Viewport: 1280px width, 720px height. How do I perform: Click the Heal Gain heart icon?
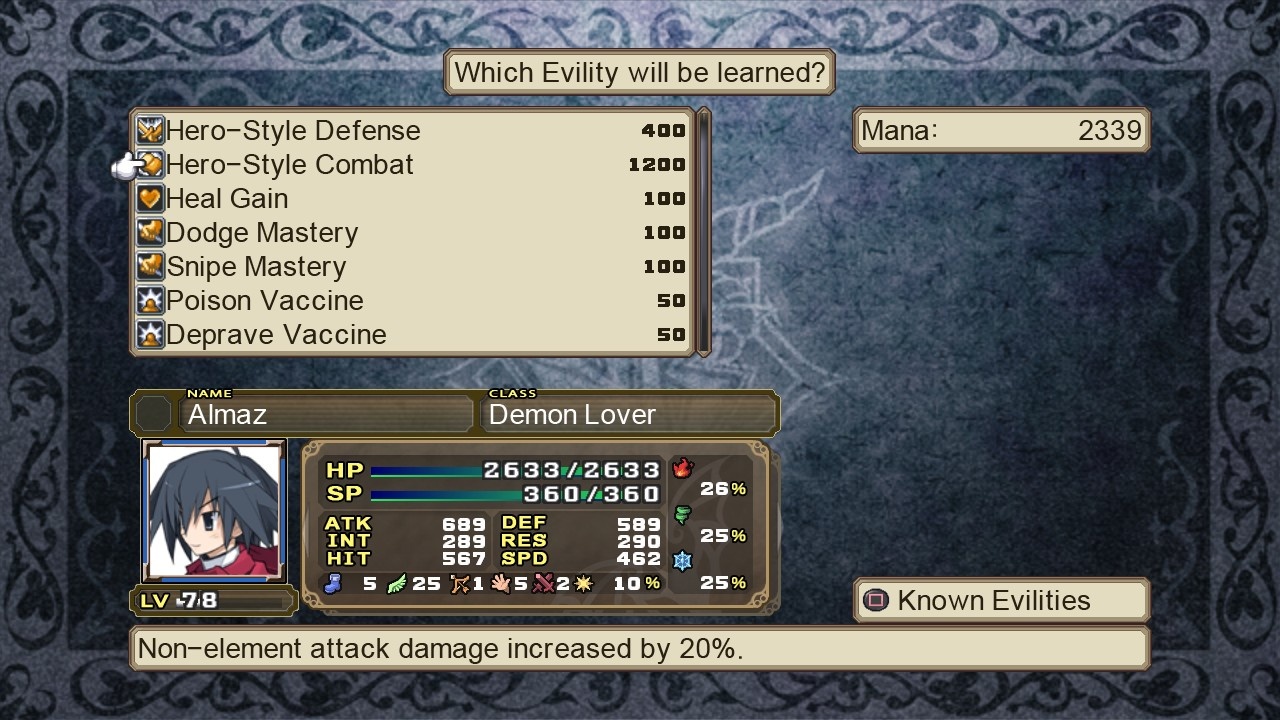[149, 198]
